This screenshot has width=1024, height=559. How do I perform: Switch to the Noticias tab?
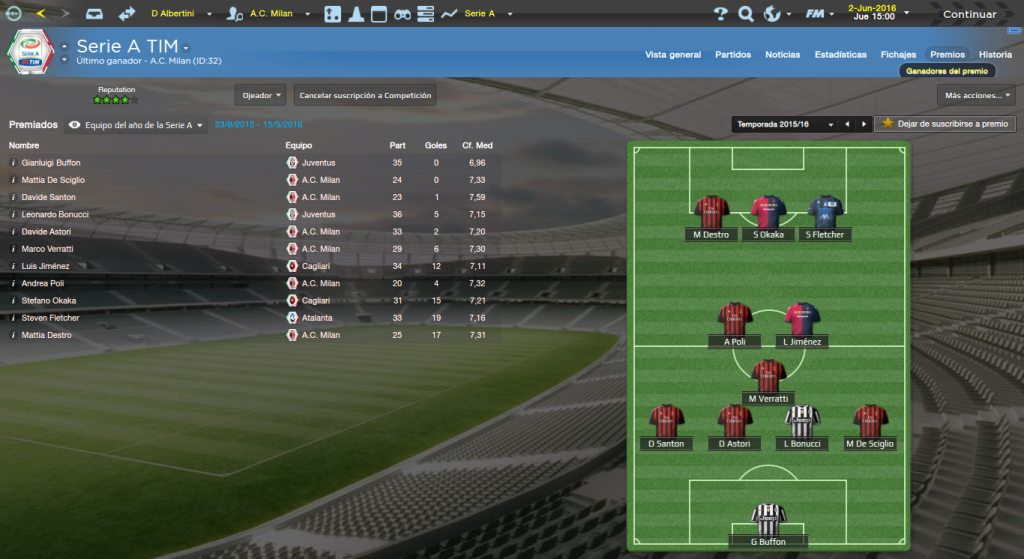click(x=783, y=55)
